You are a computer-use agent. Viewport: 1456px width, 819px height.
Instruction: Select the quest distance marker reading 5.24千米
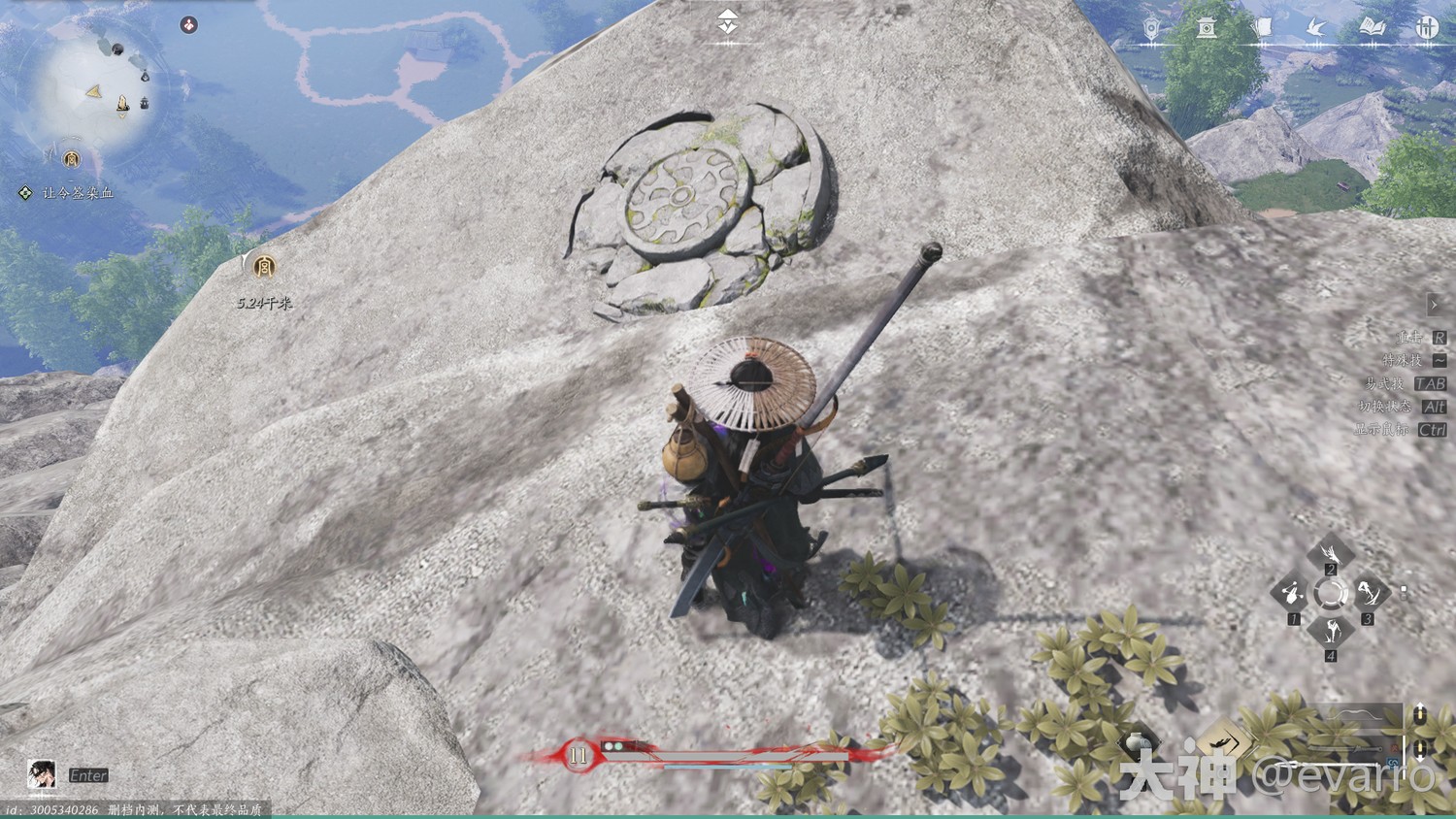click(263, 267)
